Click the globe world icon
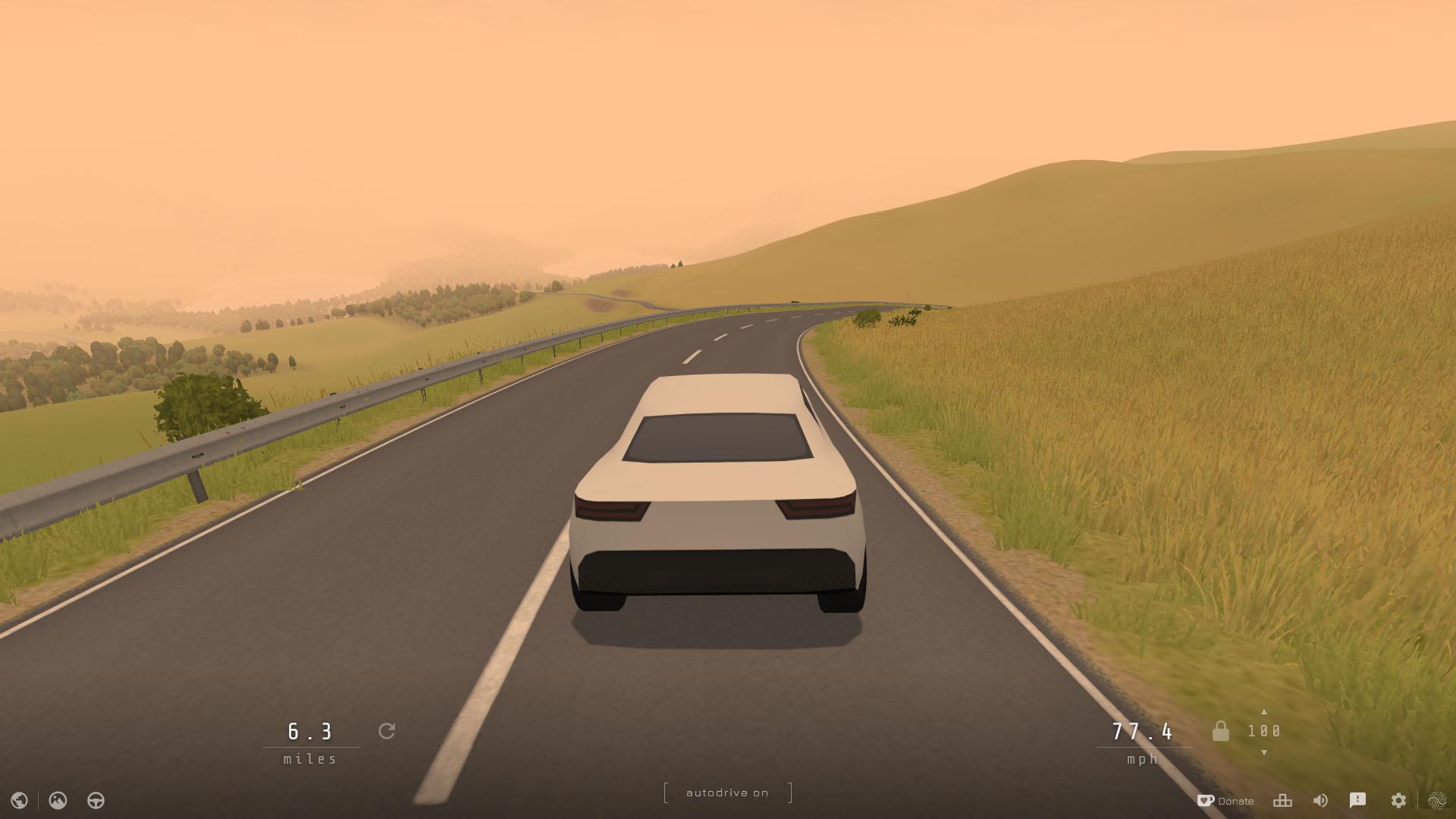1456x819 pixels. [x=19, y=800]
